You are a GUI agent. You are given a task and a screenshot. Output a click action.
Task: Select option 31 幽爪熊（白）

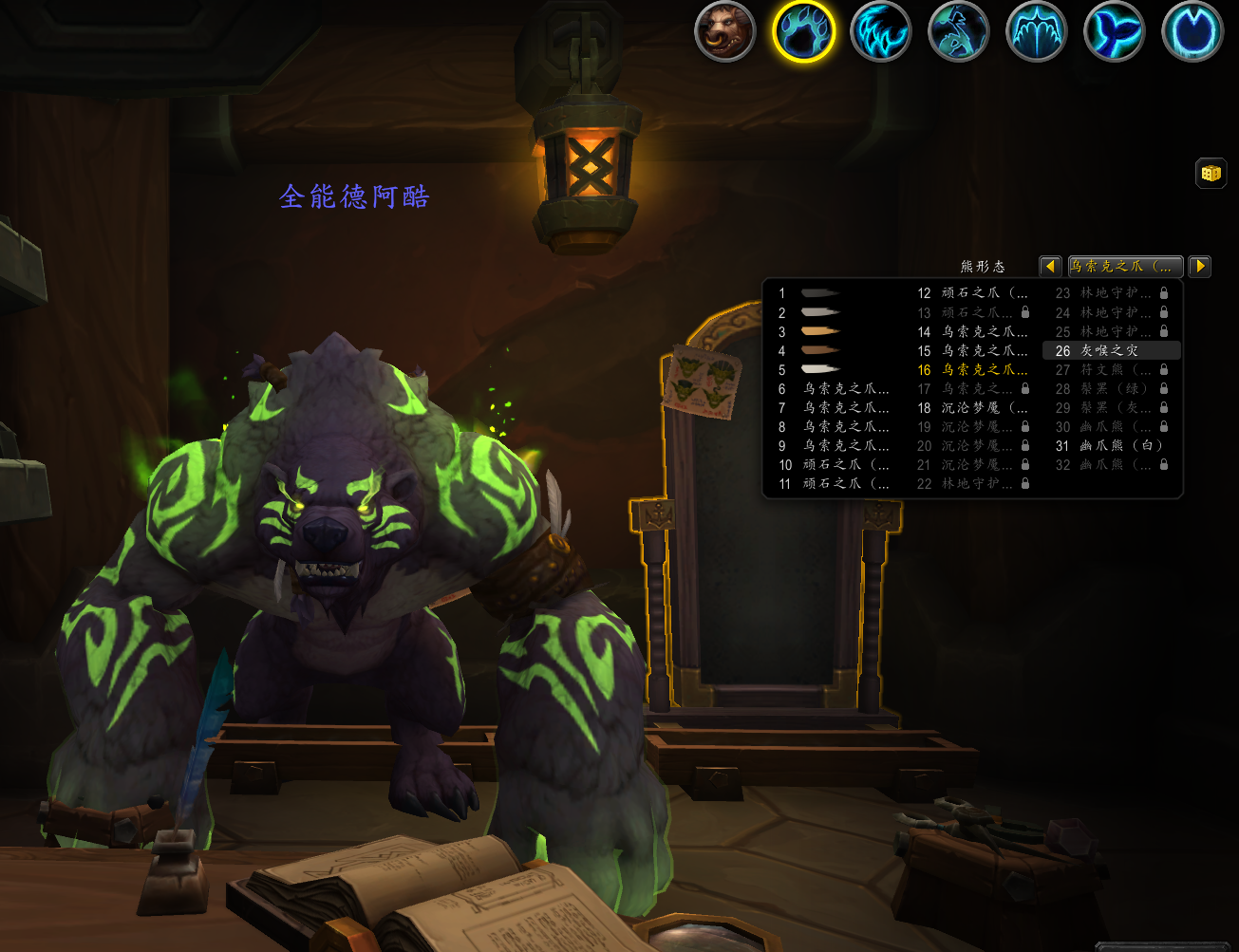click(1111, 446)
